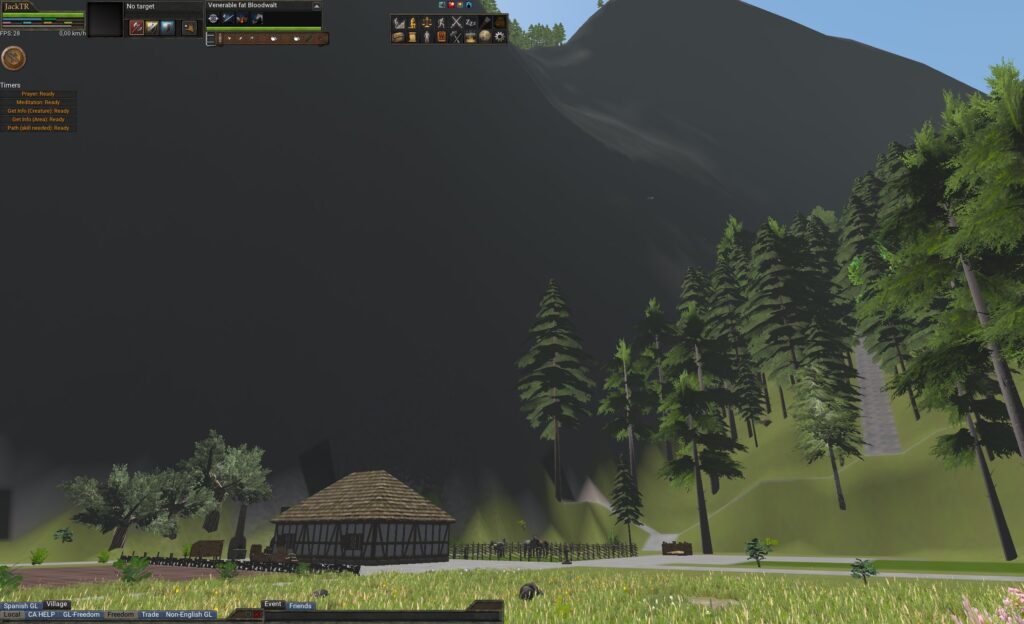Show the Non-English GL chat tab

click(x=190, y=614)
